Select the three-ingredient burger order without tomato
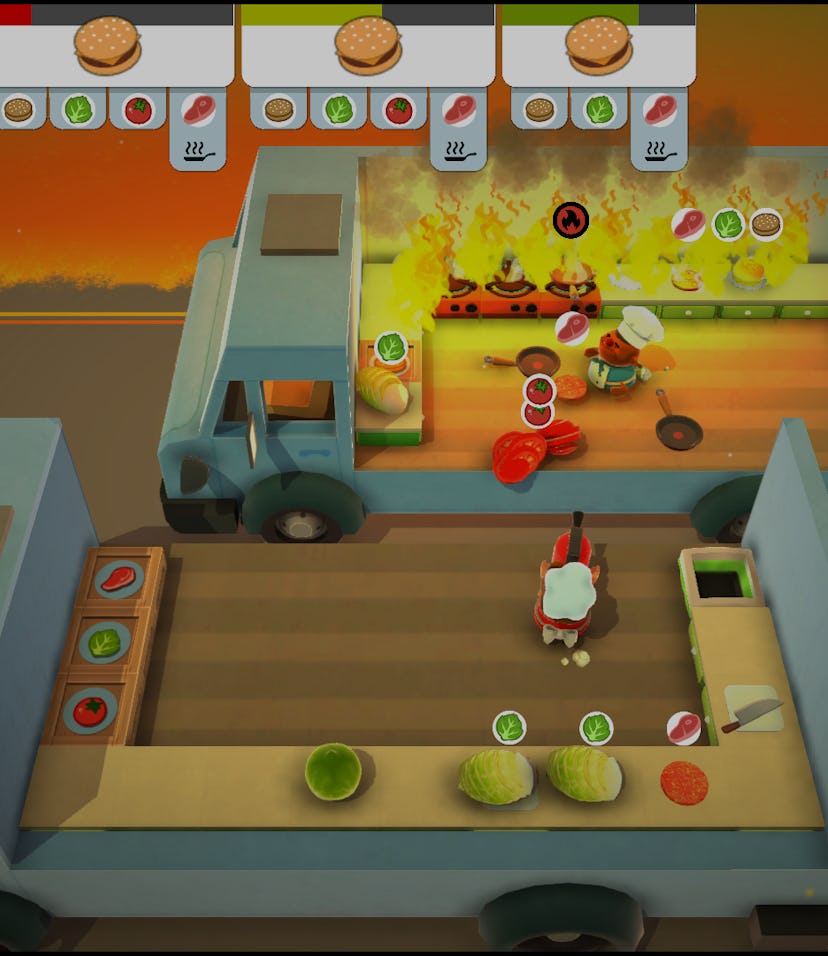 point(598,46)
